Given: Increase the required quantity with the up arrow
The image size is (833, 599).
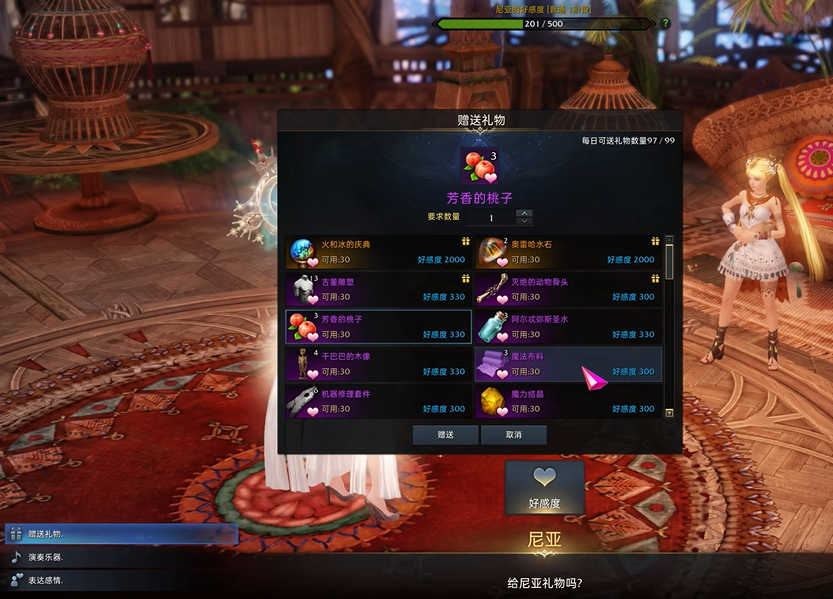Looking at the screenshot, I should click(524, 213).
